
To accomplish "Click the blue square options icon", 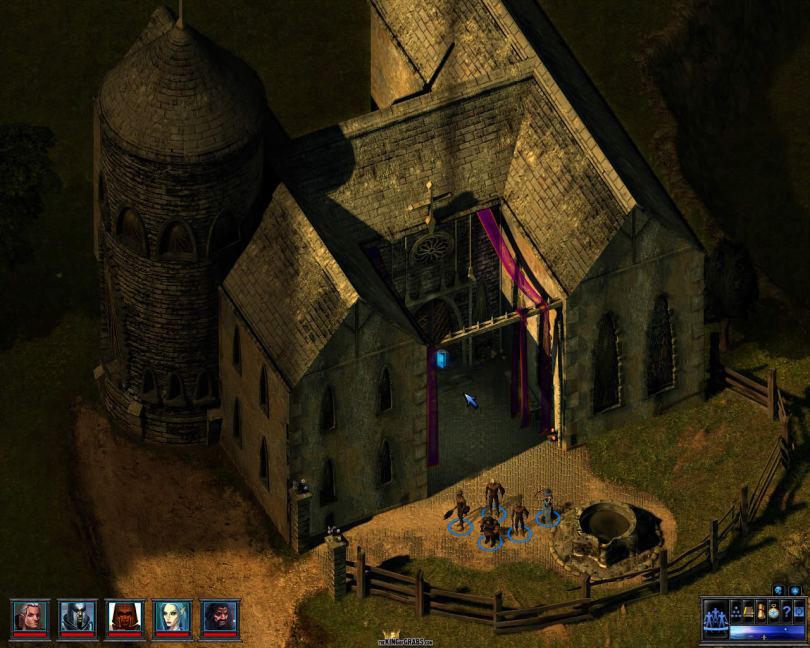I will click(799, 612).
